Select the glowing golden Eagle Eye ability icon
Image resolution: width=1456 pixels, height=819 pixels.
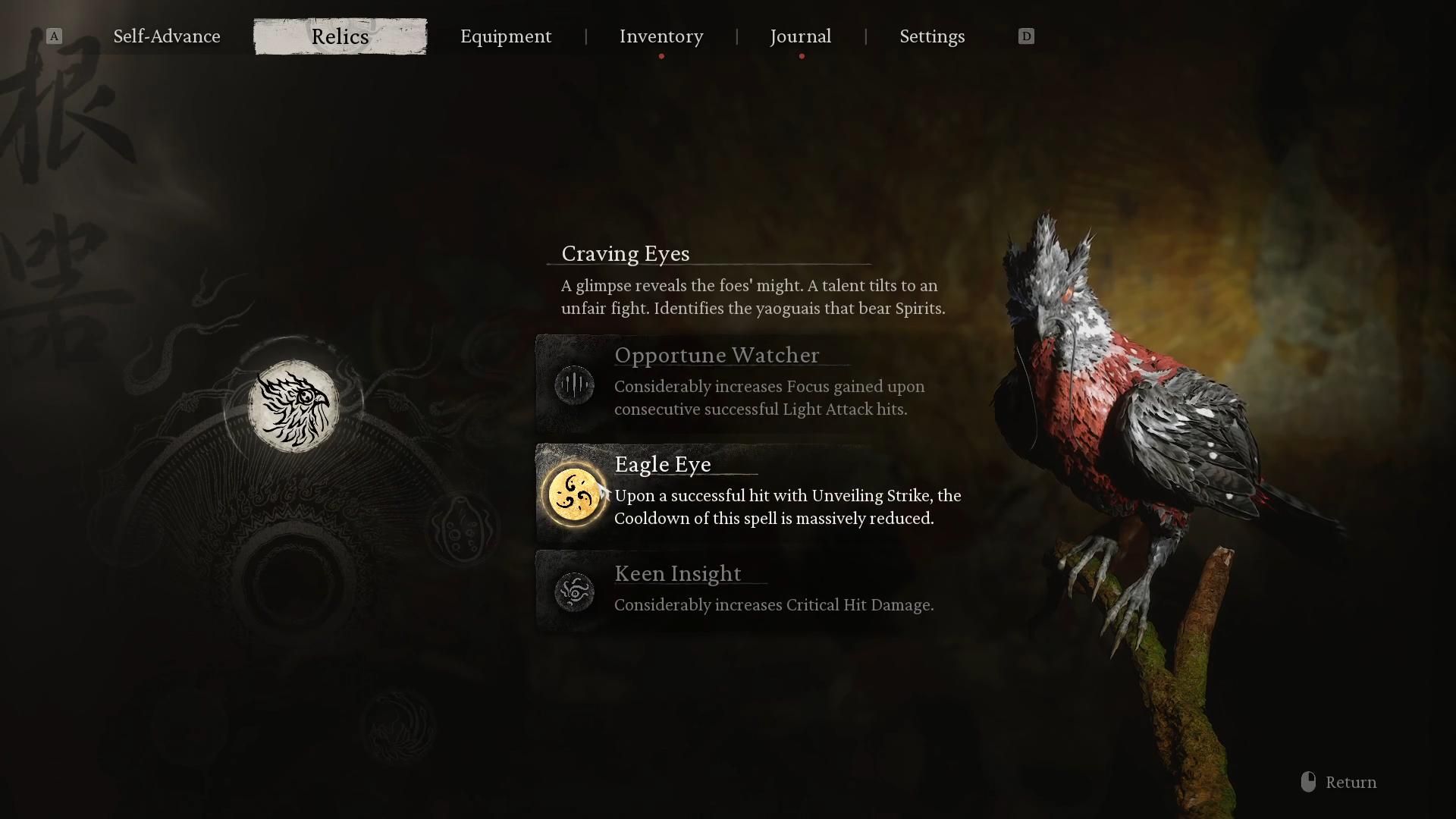tap(575, 494)
